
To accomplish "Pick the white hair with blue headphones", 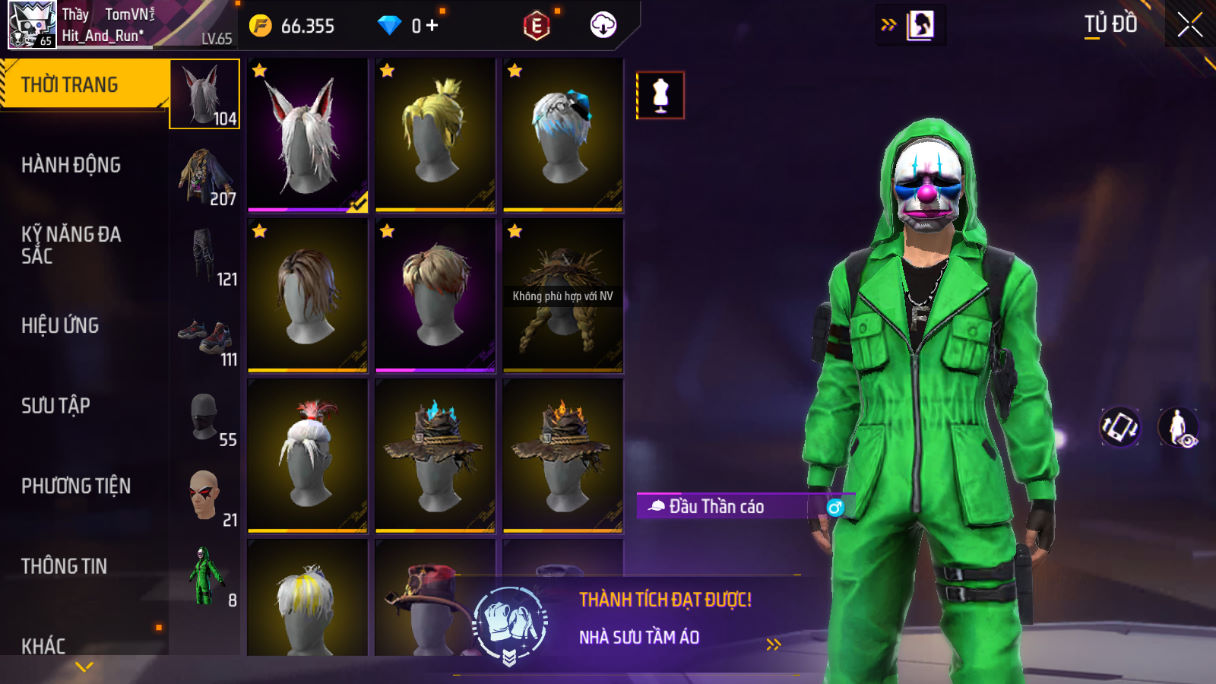I will point(563,135).
